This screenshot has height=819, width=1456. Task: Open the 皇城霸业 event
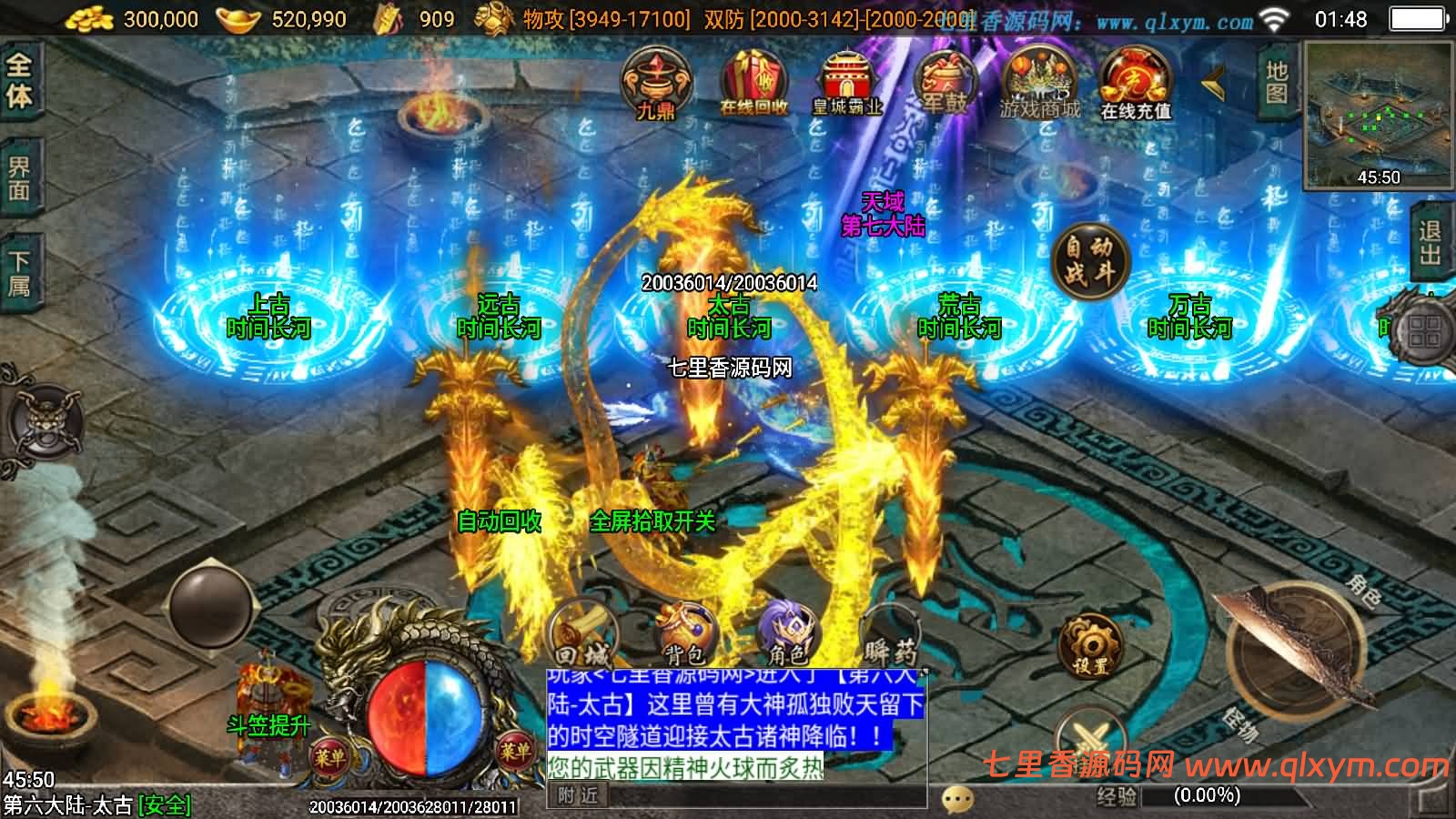847,84
